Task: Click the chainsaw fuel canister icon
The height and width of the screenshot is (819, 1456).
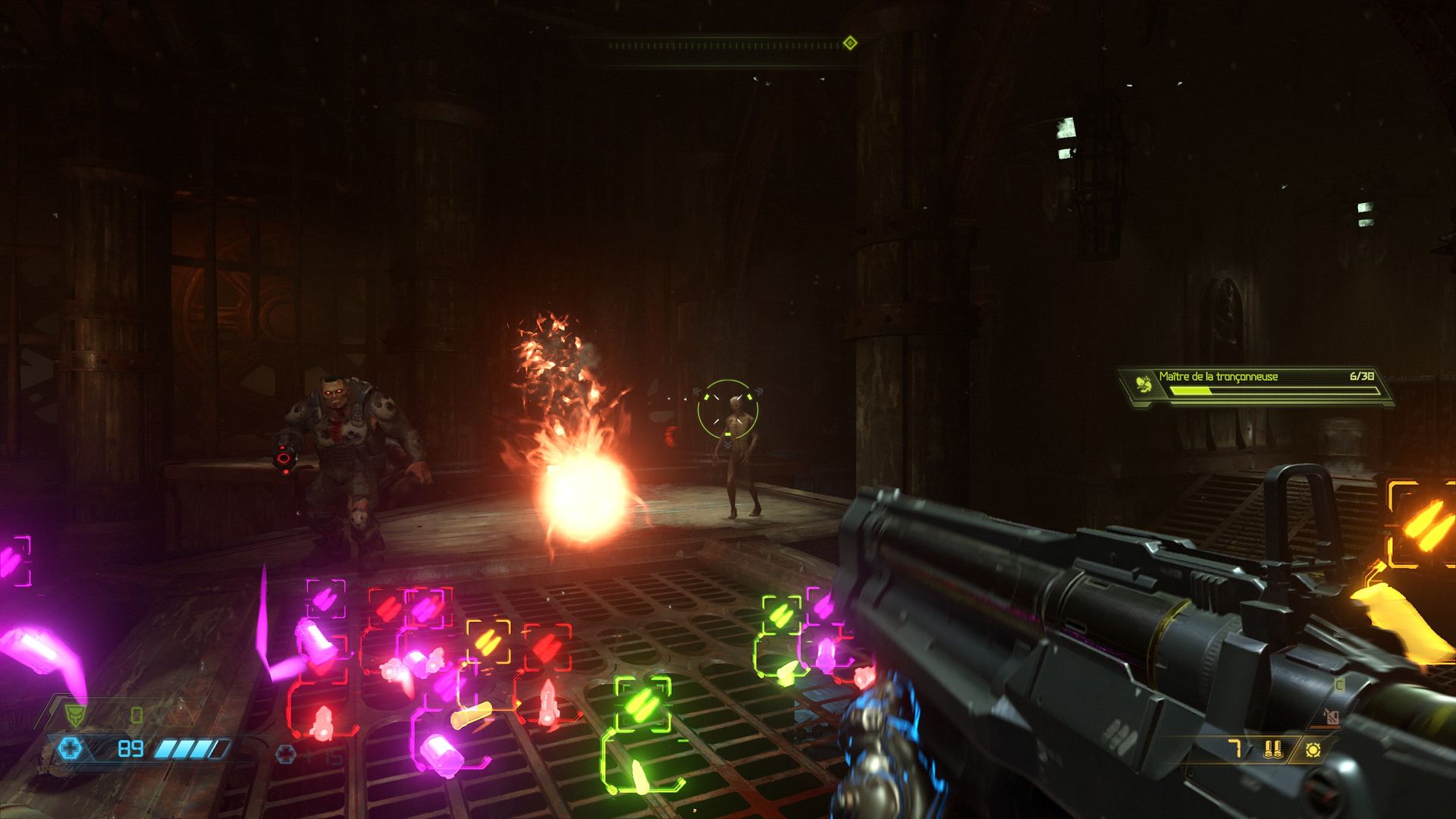Action: click(1331, 716)
